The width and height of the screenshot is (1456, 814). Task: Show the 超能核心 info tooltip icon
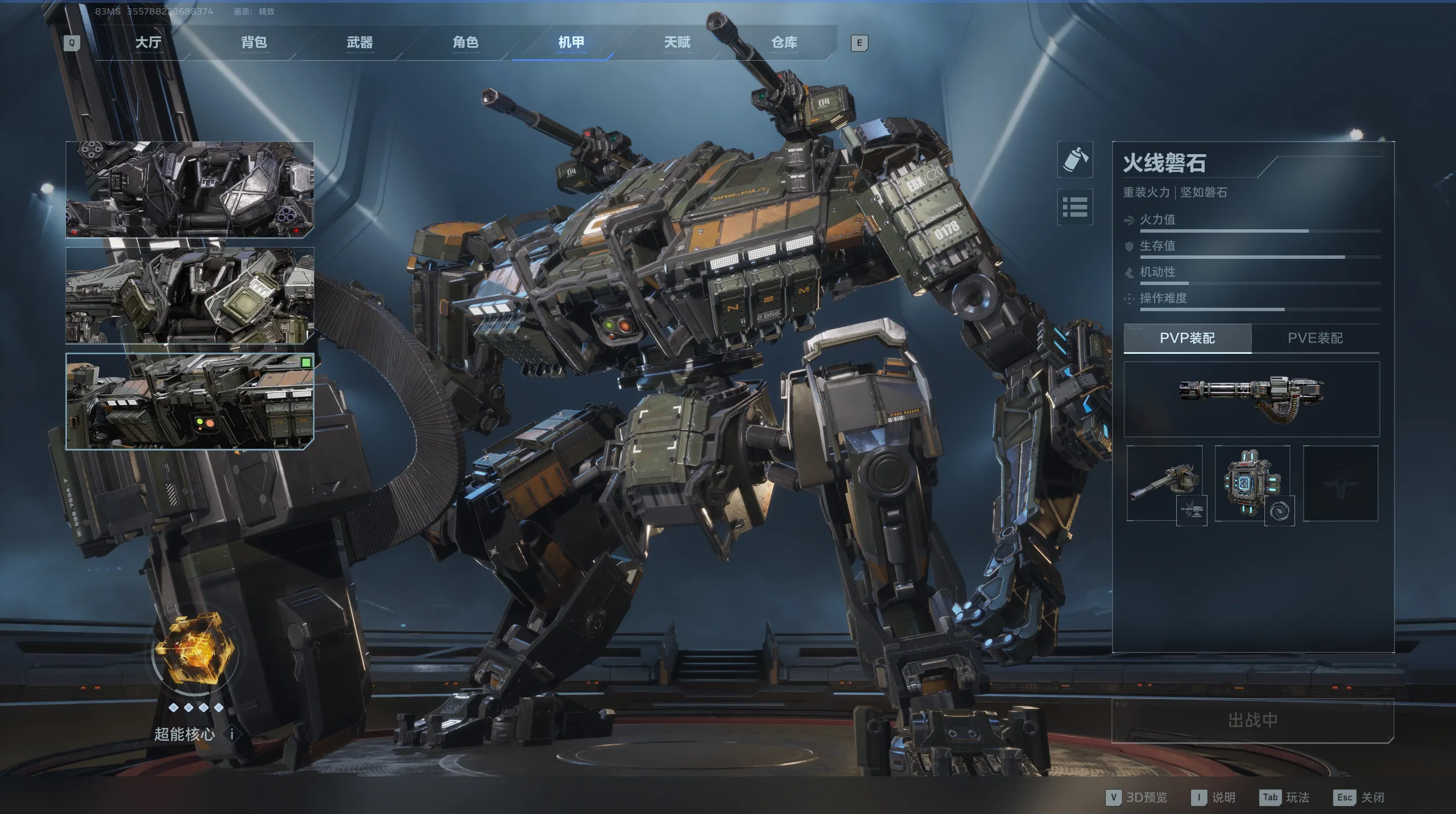click(x=232, y=734)
